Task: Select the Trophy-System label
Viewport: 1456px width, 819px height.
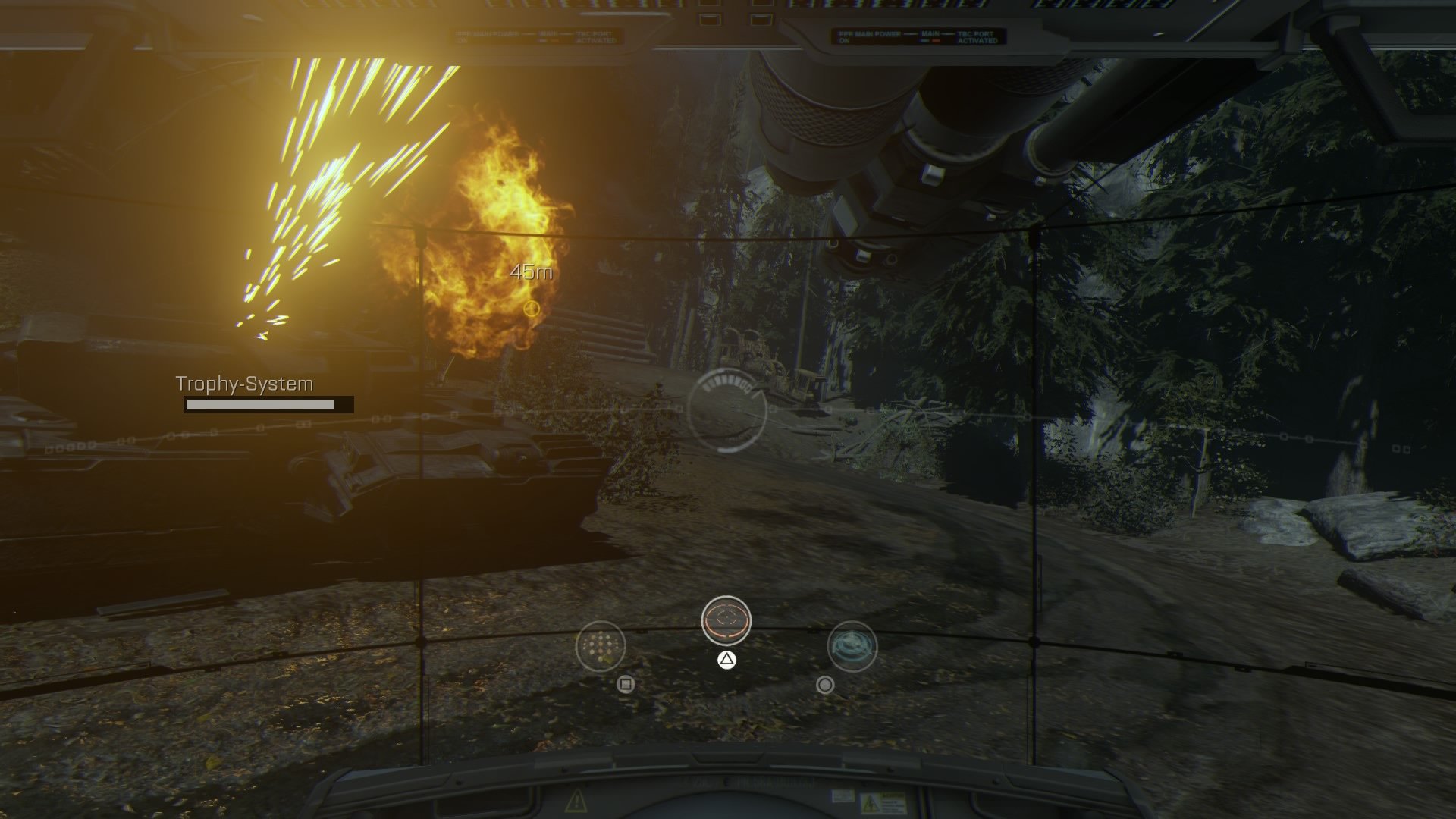Action: 243,383
